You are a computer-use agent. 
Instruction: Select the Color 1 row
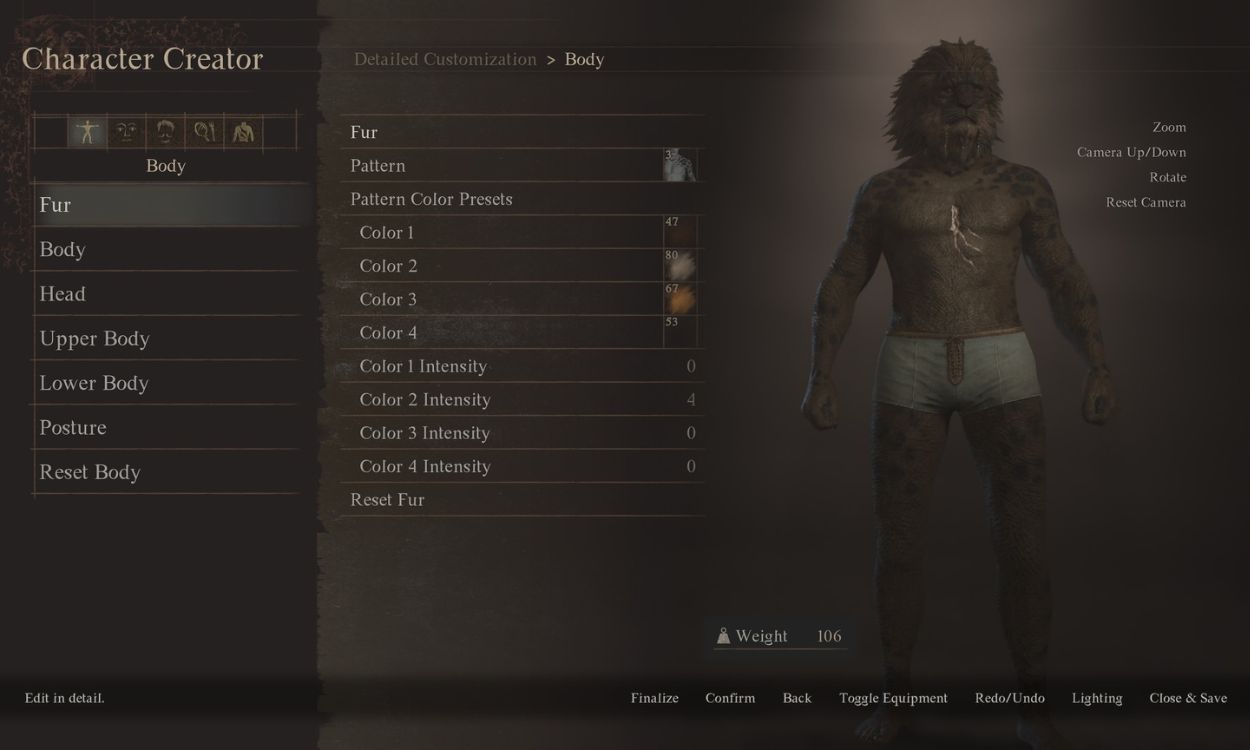pos(387,233)
